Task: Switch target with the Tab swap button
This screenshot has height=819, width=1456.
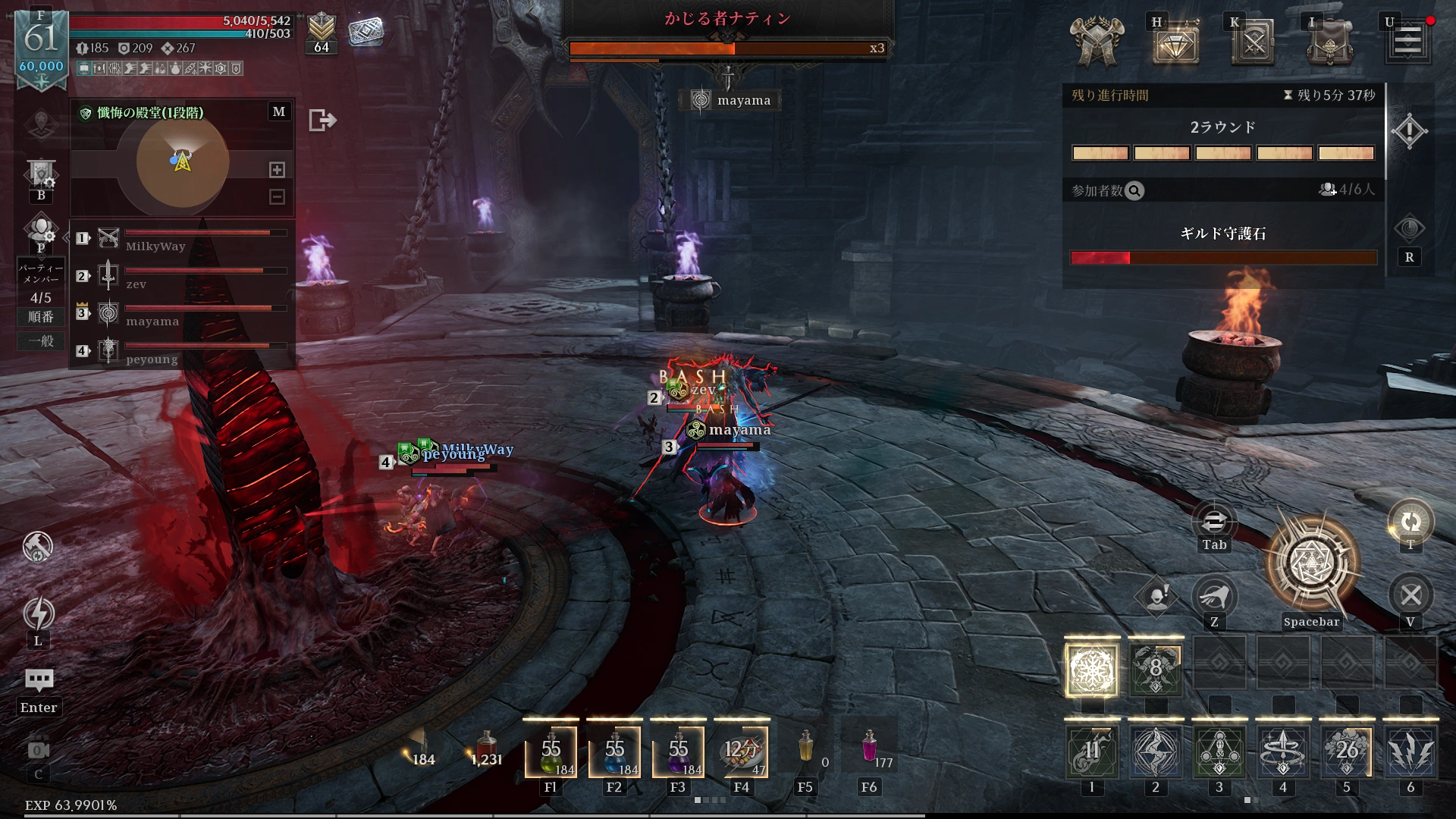Action: [x=1214, y=522]
